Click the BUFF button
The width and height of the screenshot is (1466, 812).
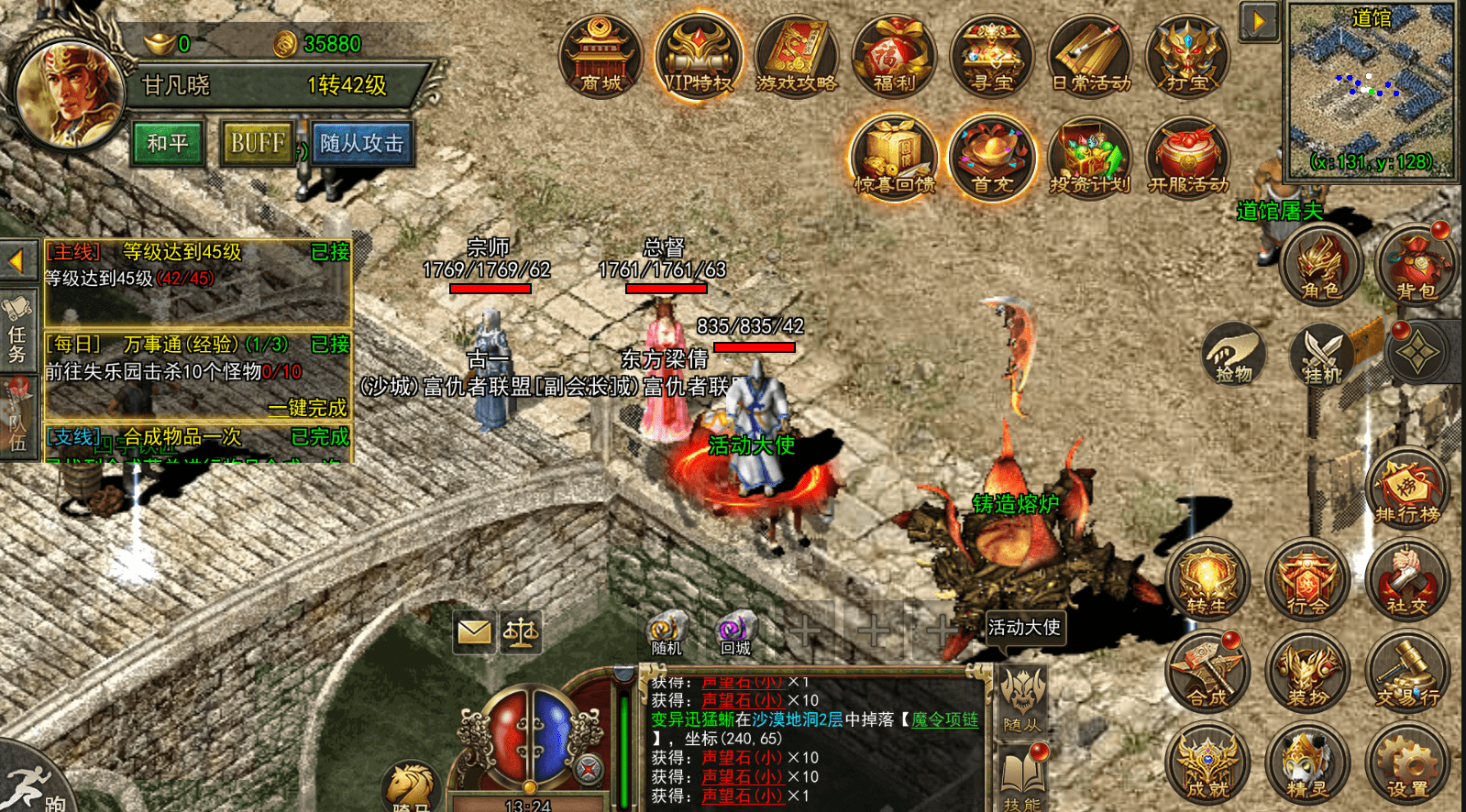258,143
